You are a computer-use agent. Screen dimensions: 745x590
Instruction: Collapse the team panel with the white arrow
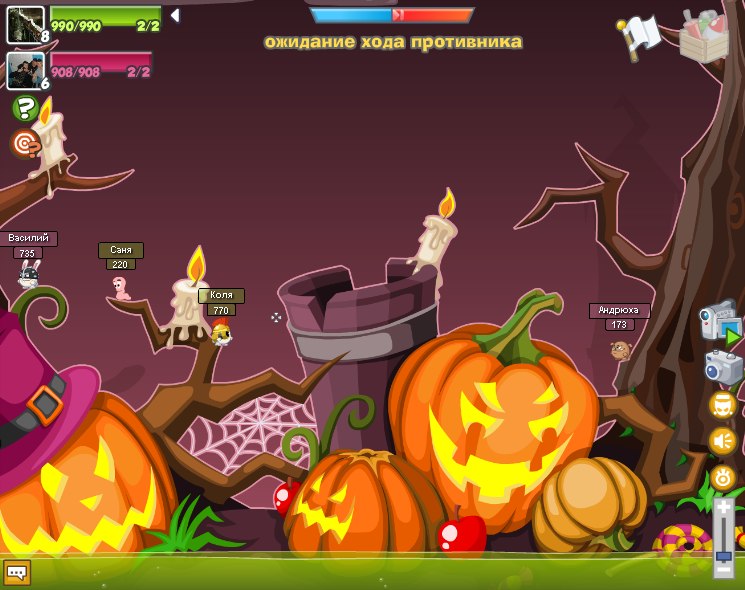(x=175, y=15)
